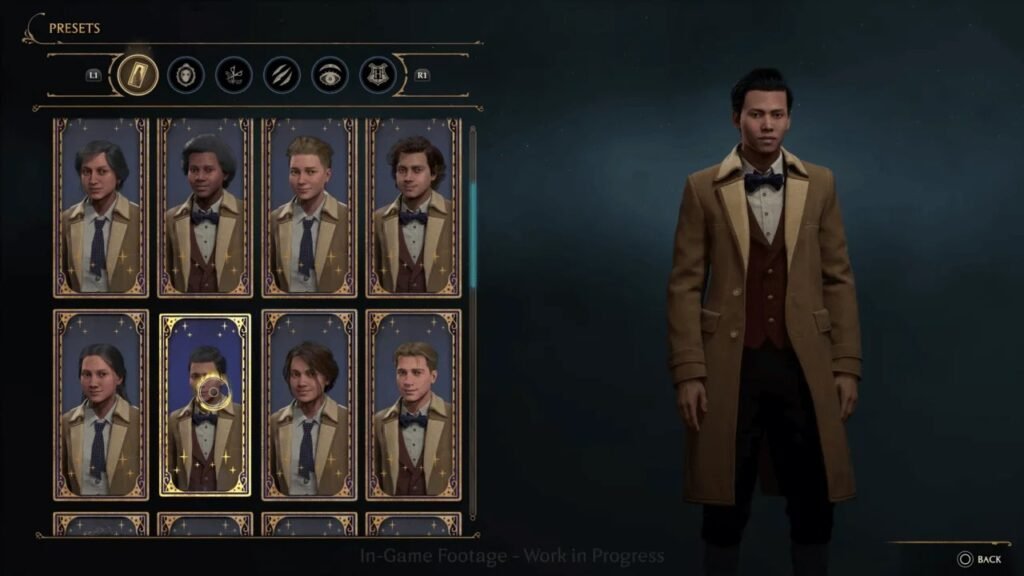
Task: Switch to the claw scratch marks tab
Action: [x=282, y=74]
